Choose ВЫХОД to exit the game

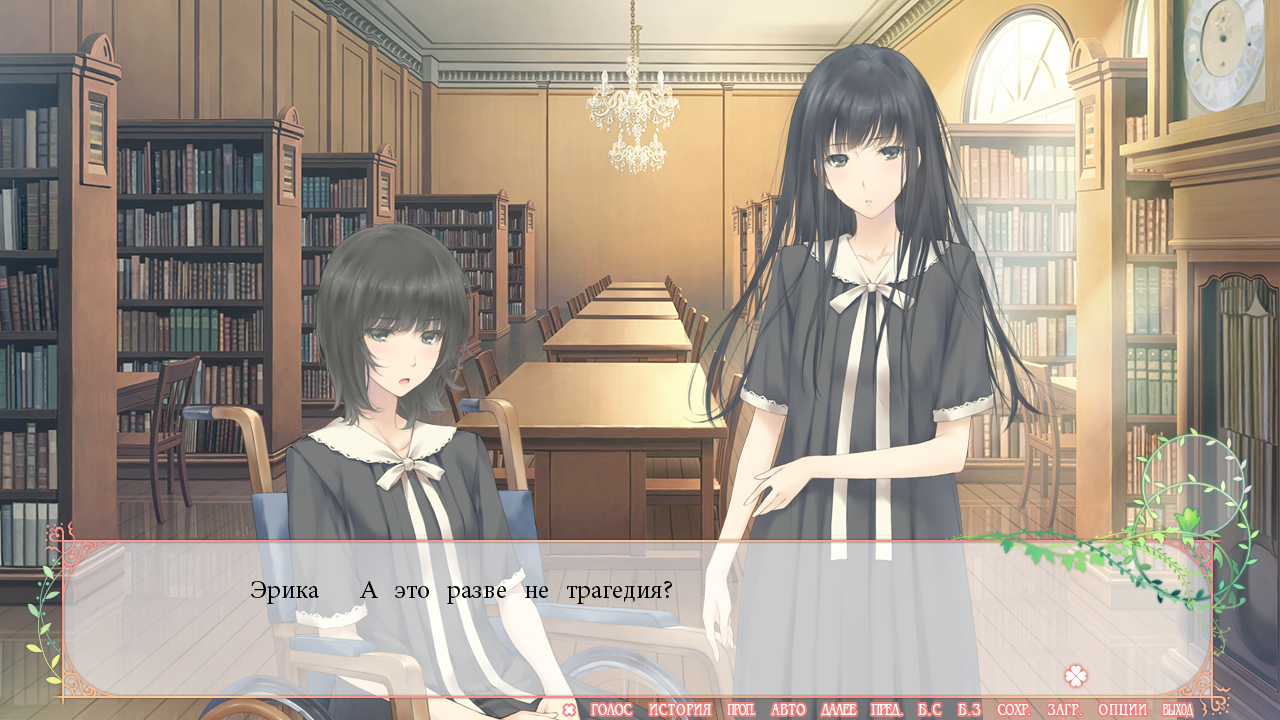1177,710
